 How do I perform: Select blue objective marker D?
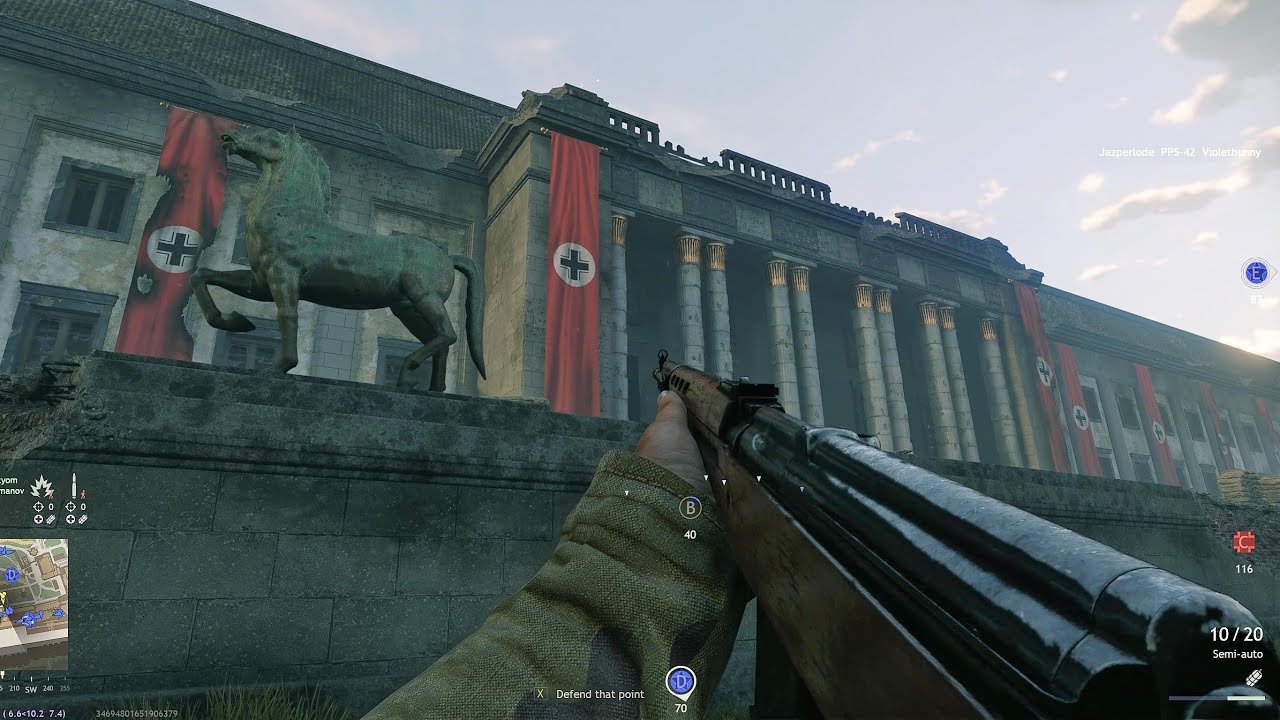point(681,682)
